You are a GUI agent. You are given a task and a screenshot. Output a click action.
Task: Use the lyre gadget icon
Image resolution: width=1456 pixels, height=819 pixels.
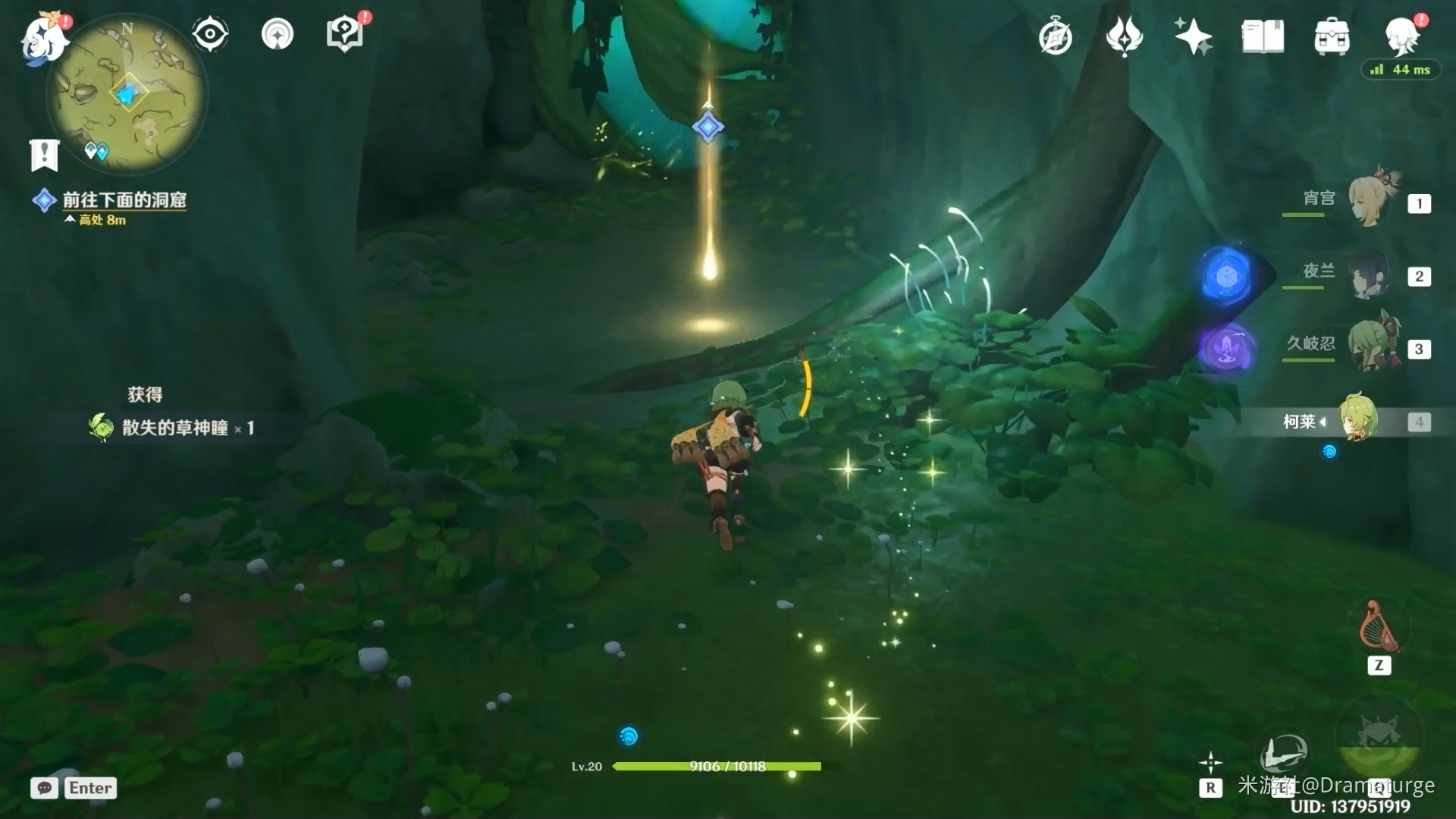(x=1379, y=627)
